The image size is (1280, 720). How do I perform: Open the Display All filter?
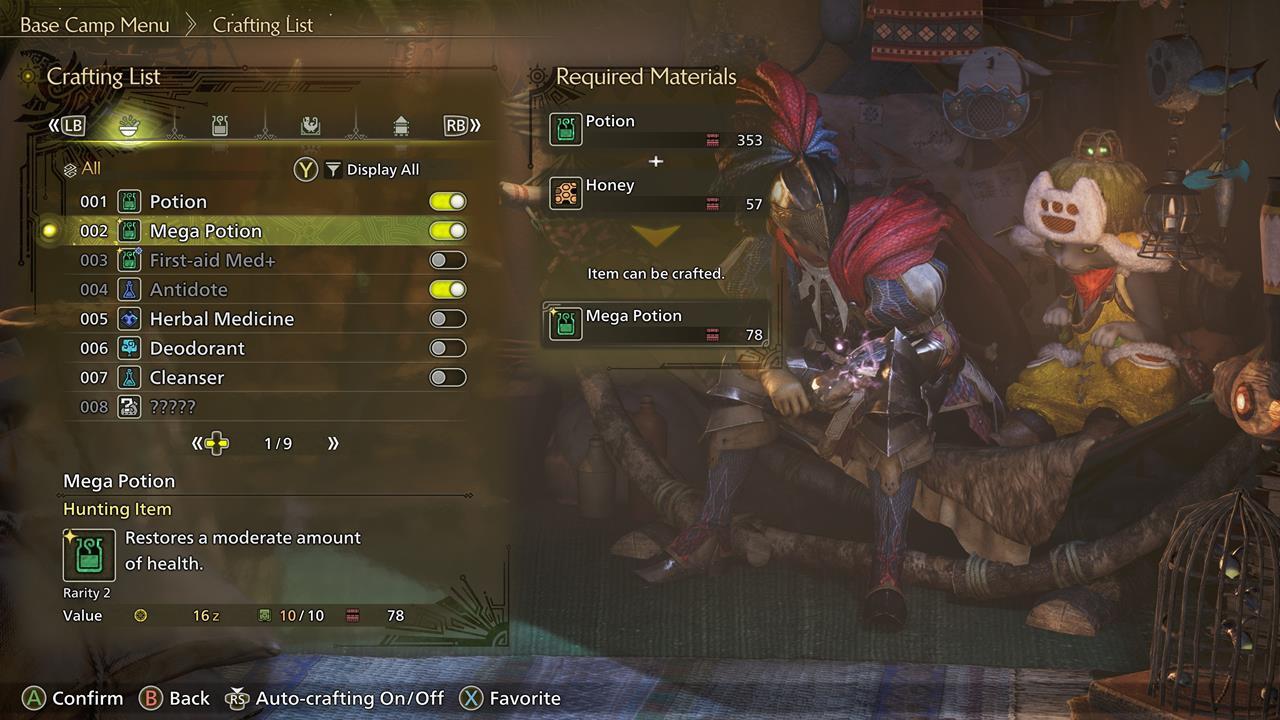point(372,170)
